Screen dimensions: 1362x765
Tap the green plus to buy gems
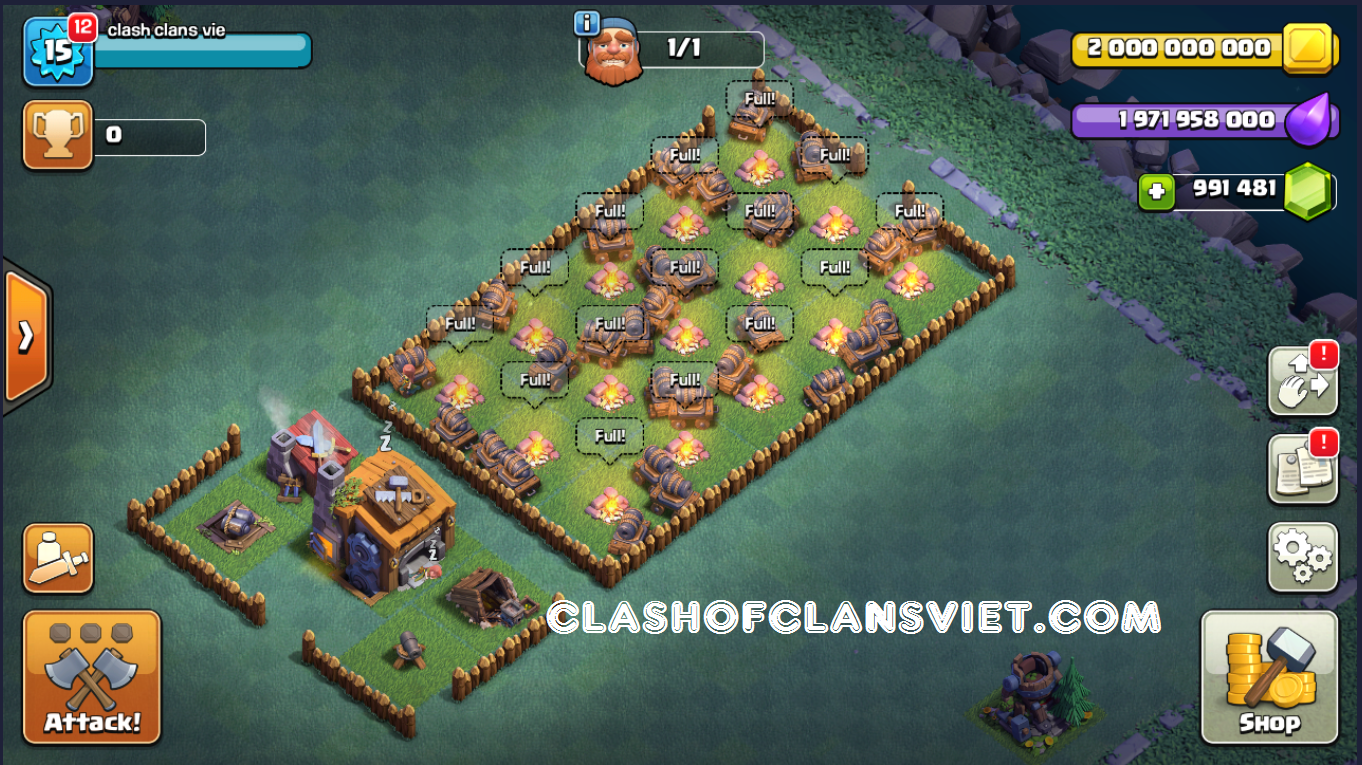click(x=1157, y=190)
